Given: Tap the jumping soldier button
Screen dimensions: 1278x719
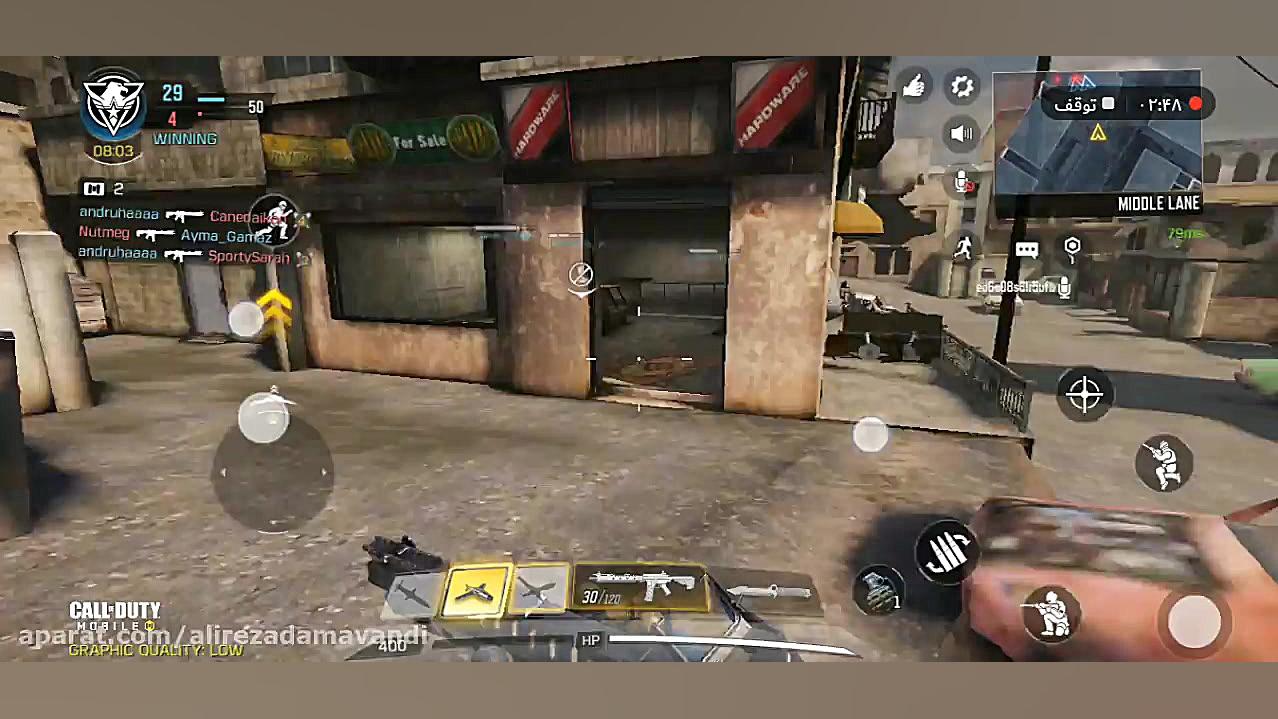Looking at the screenshot, I should pyautogui.click(x=1164, y=464).
